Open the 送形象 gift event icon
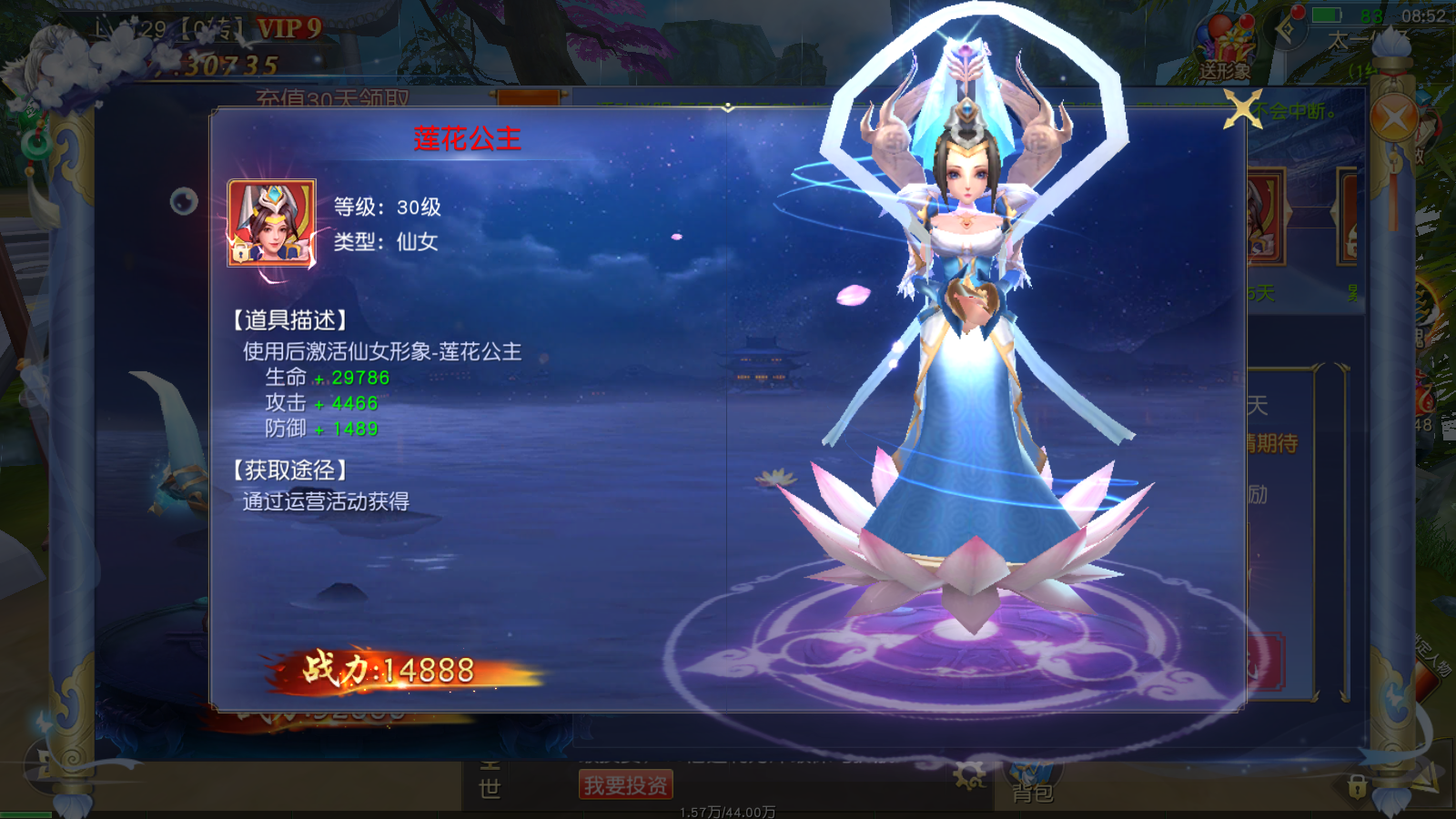This screenshot has width=1456, height=819. point(1225,52)
